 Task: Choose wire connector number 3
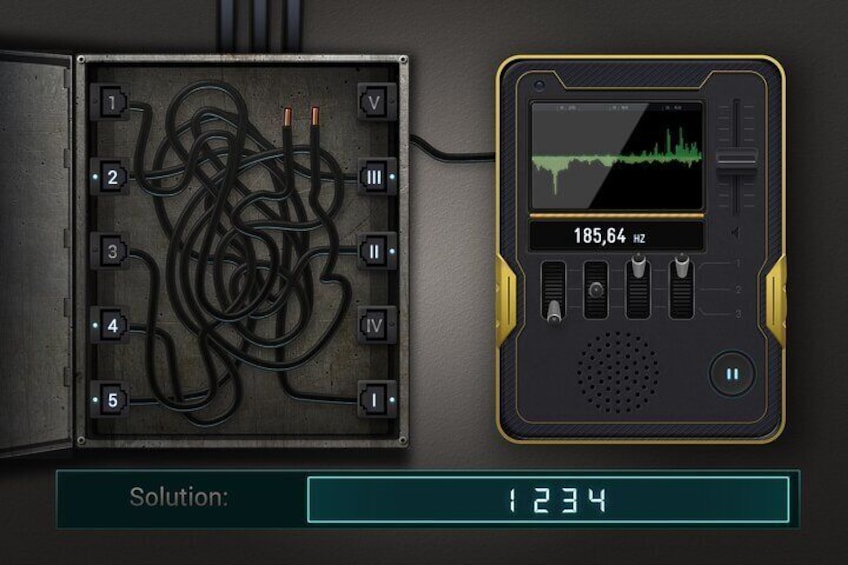coord(114,252)
